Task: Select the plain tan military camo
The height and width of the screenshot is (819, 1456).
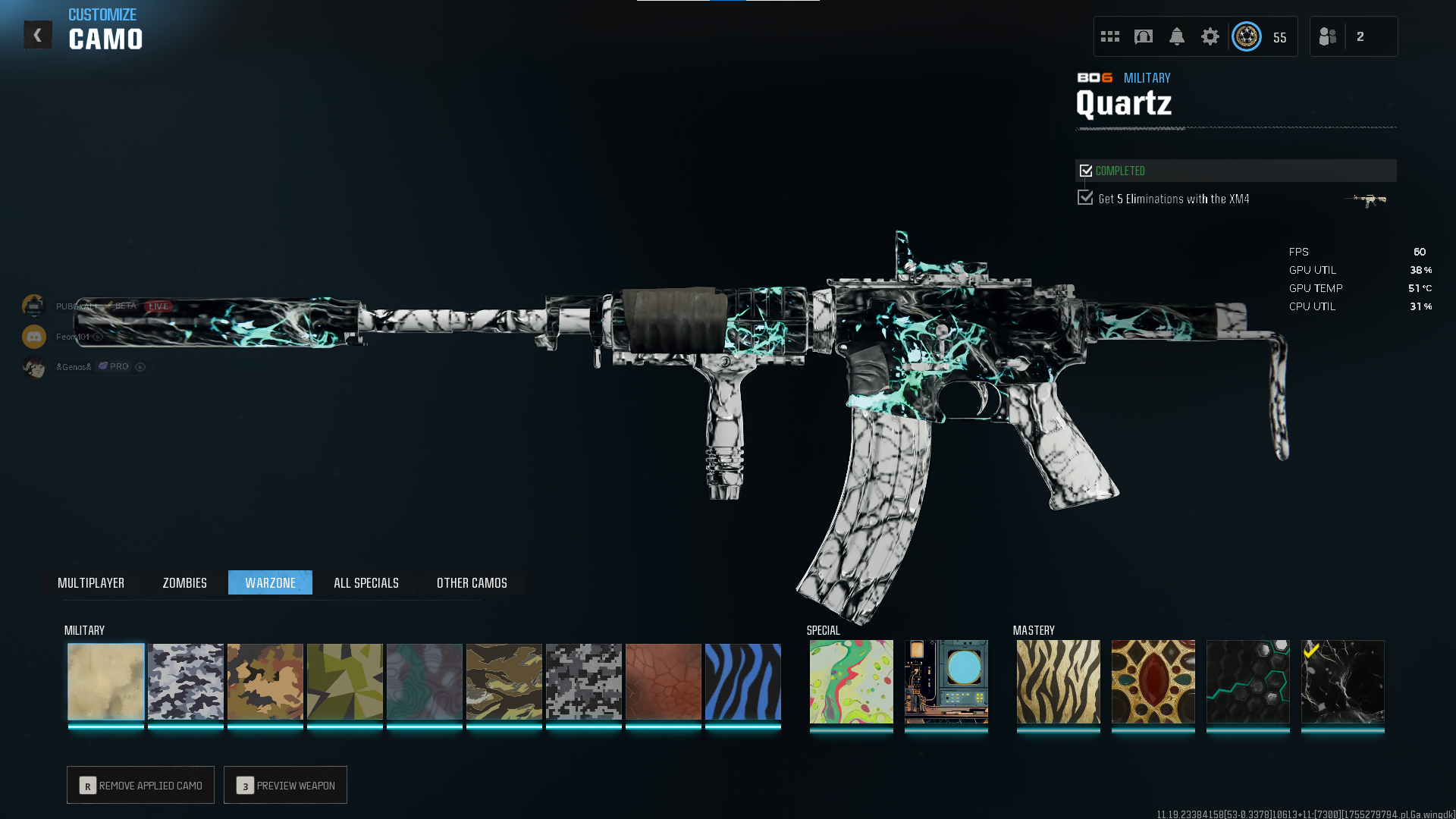Action: click(106, 681)
